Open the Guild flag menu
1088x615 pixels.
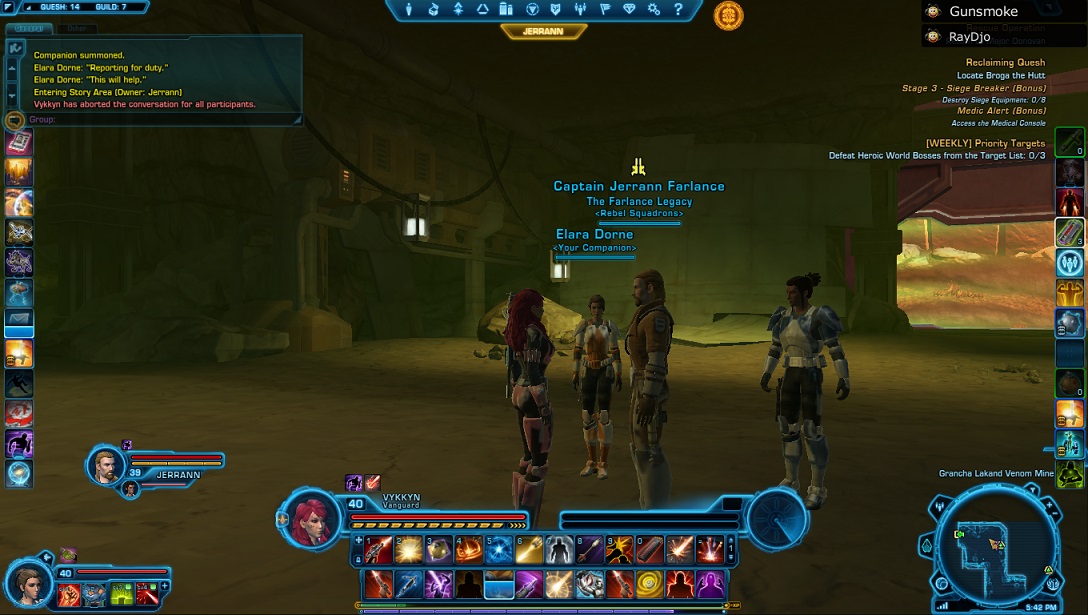(603, 10)
